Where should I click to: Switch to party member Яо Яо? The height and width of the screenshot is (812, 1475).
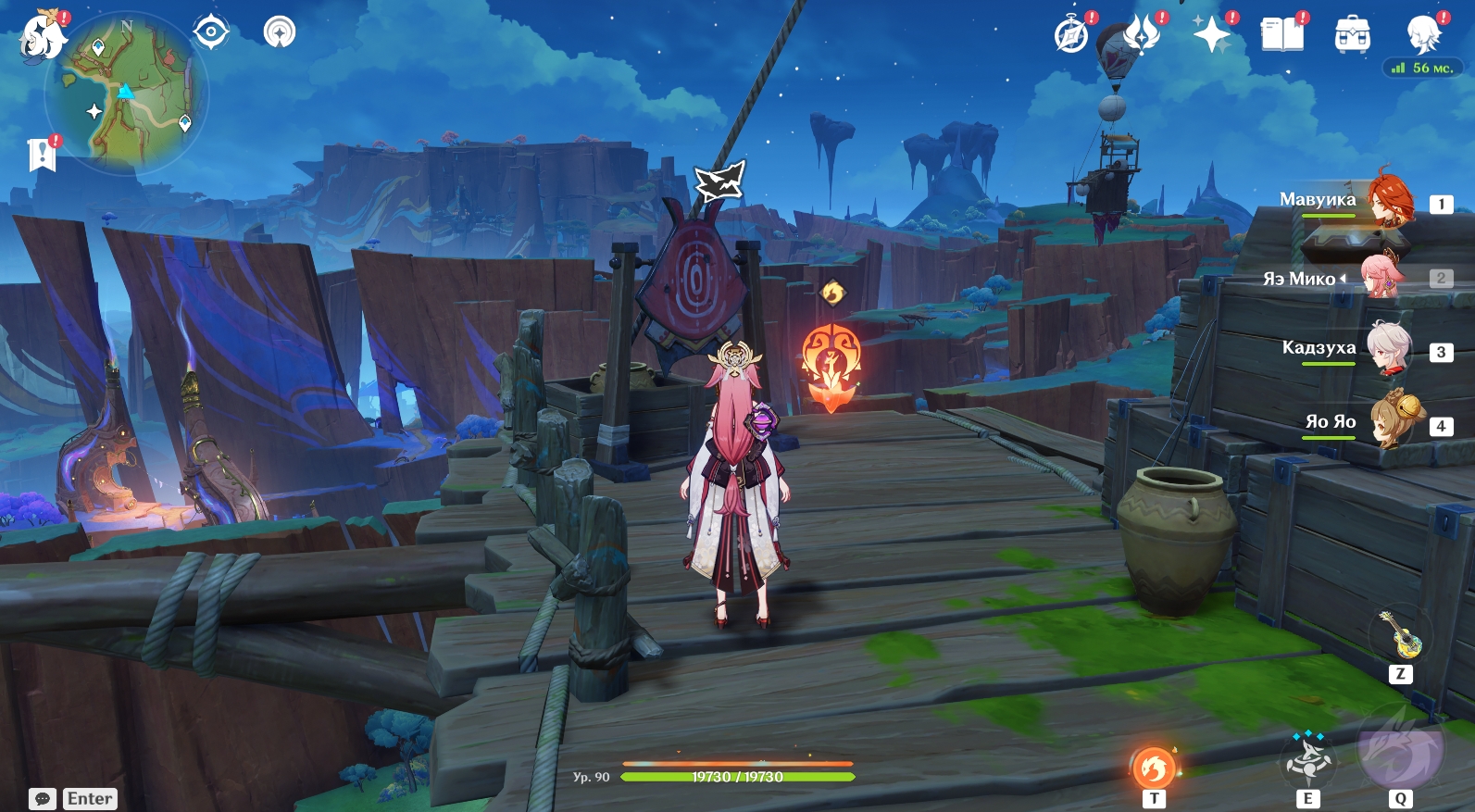pyautogui.click(x=1396, y=423)
